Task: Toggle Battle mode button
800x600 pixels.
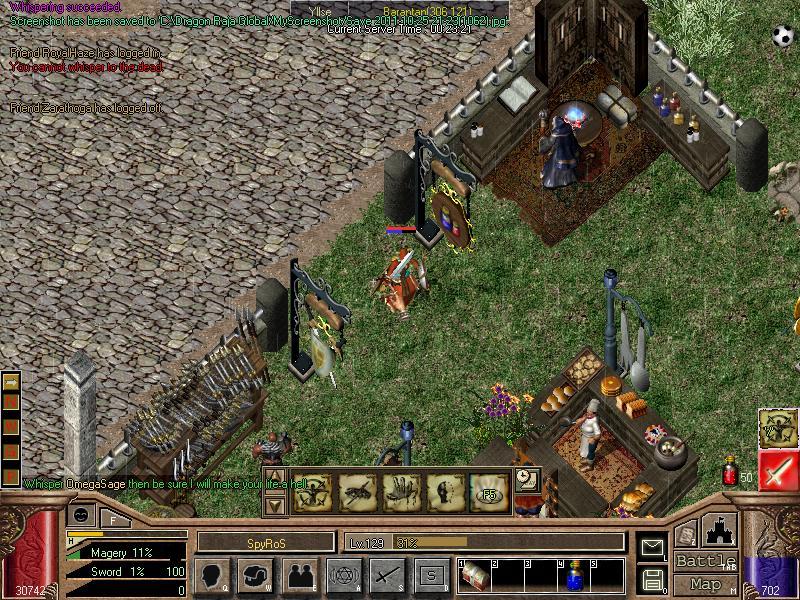Action: [706, 561]
